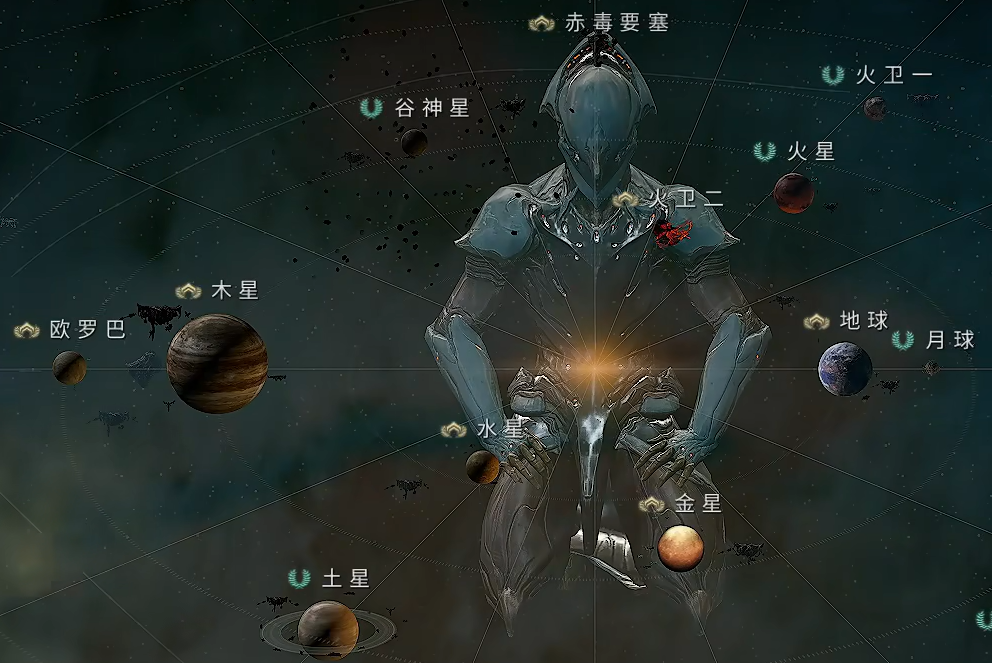Choose 金星 on the star chart

tap(681, 547)
